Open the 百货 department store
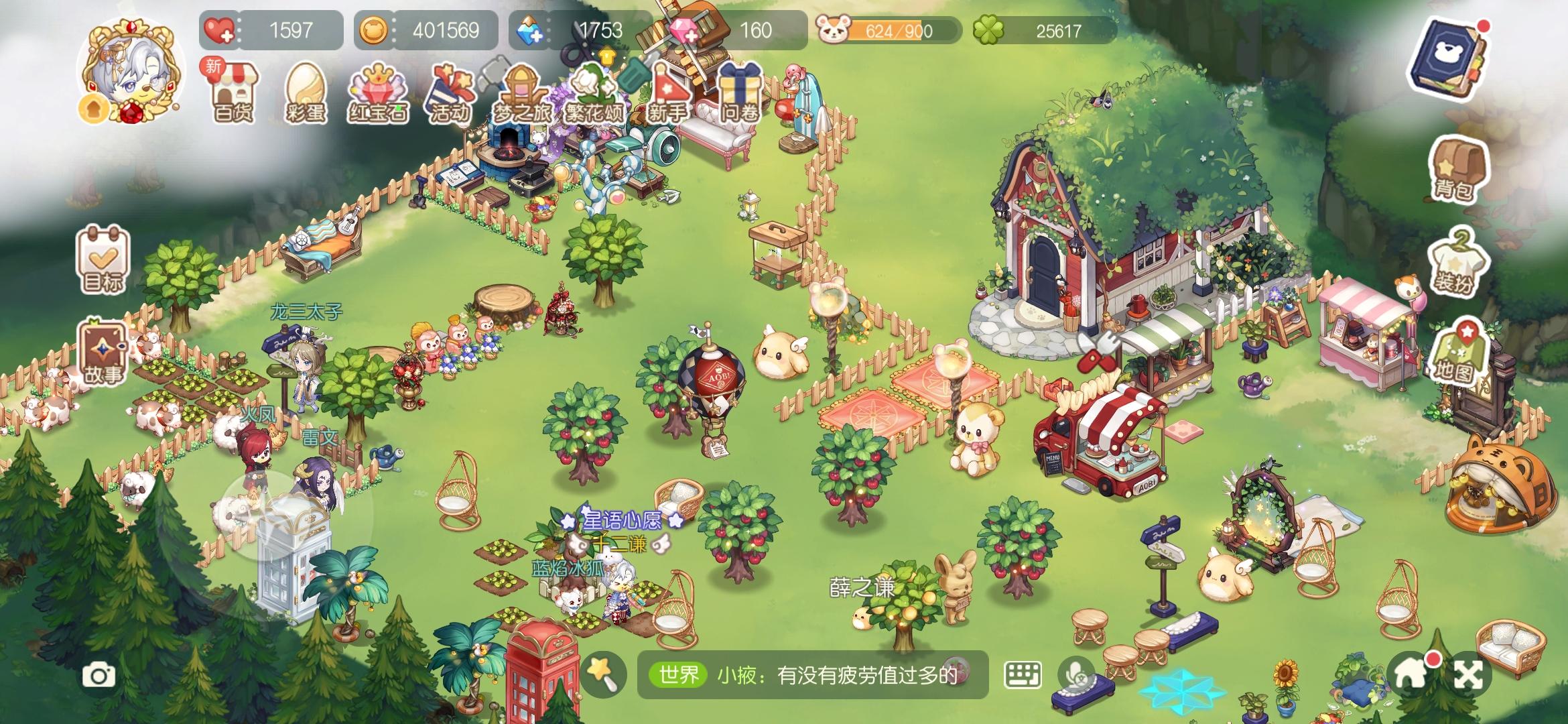 coord(233,94)
